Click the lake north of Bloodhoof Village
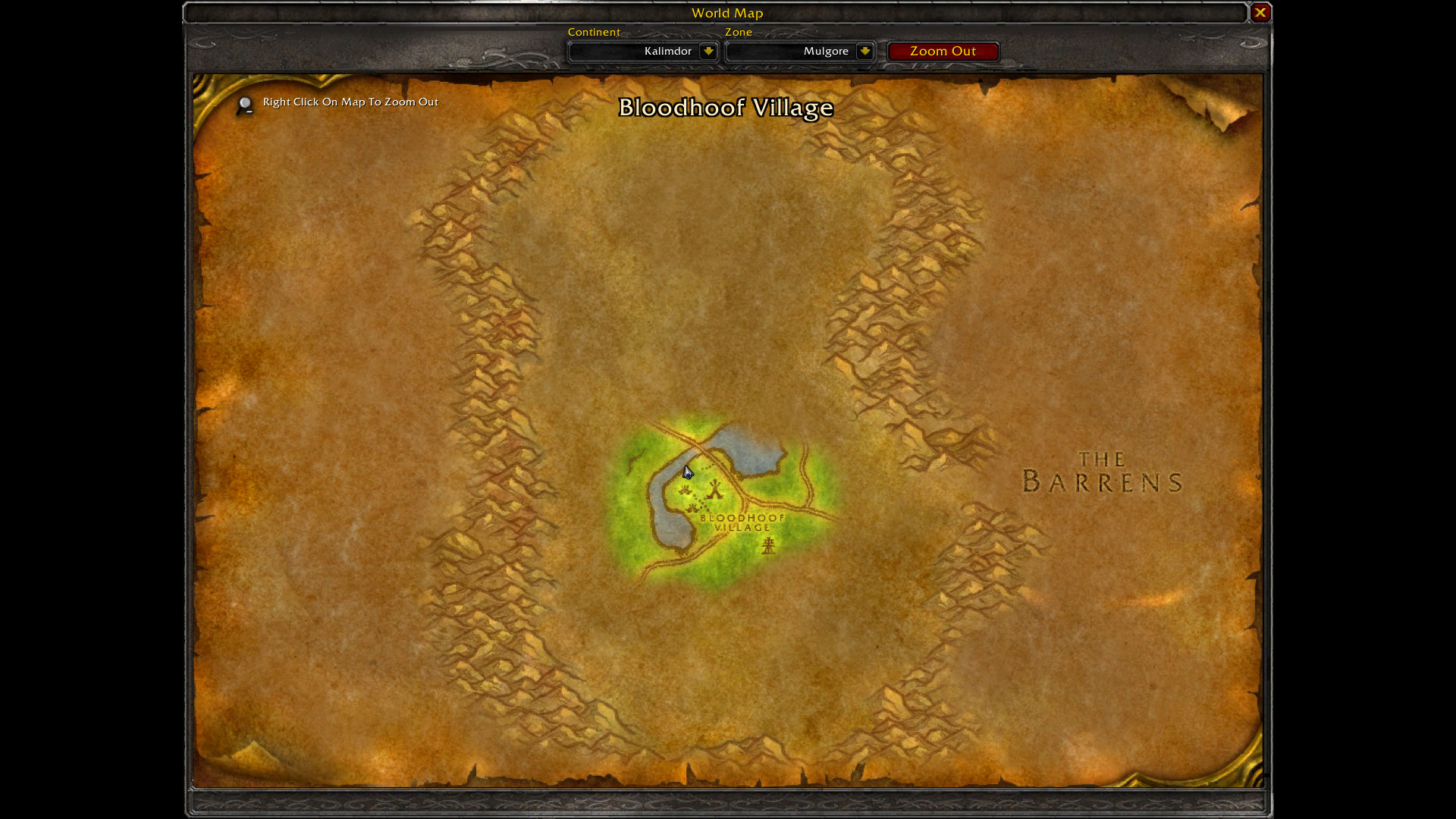 pyautogui.click(x=751, y=449)
